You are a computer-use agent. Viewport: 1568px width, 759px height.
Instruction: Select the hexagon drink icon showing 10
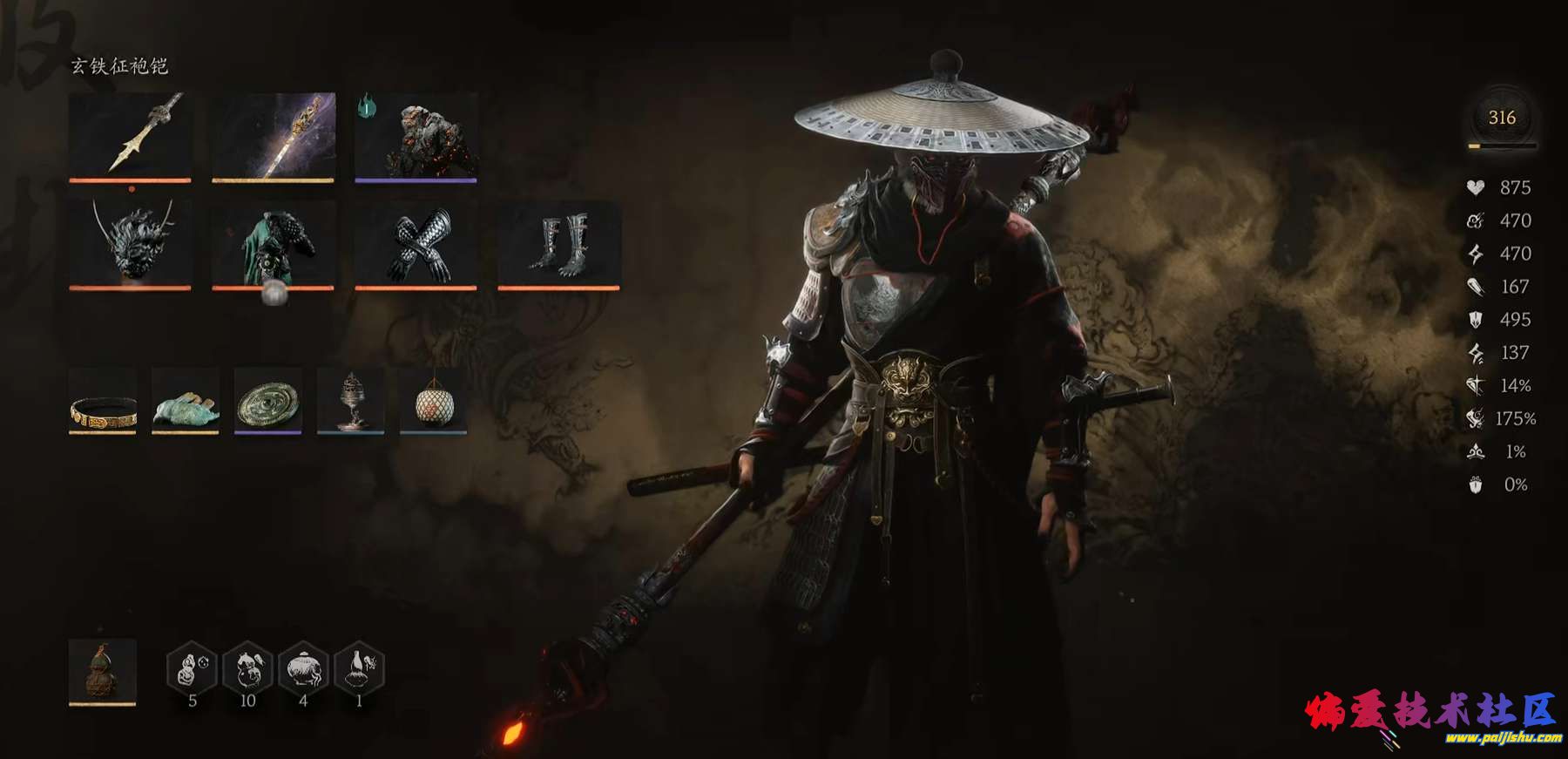coord(247,668)
